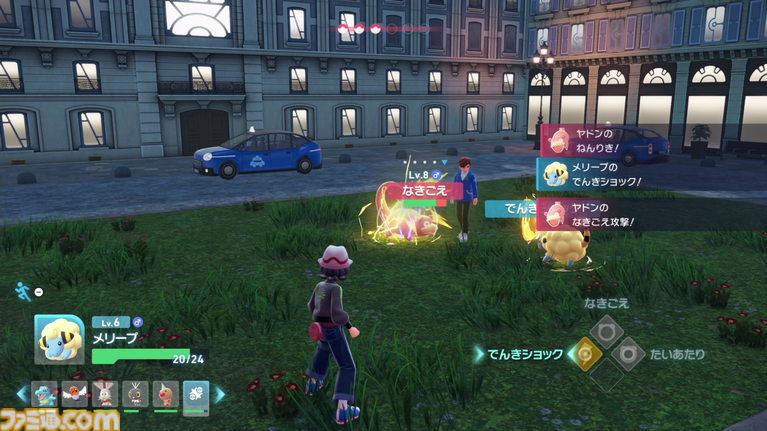Select Fletchling in the party bar
Viewport: 767px width, 431px height.
click(x=76, y=394)
